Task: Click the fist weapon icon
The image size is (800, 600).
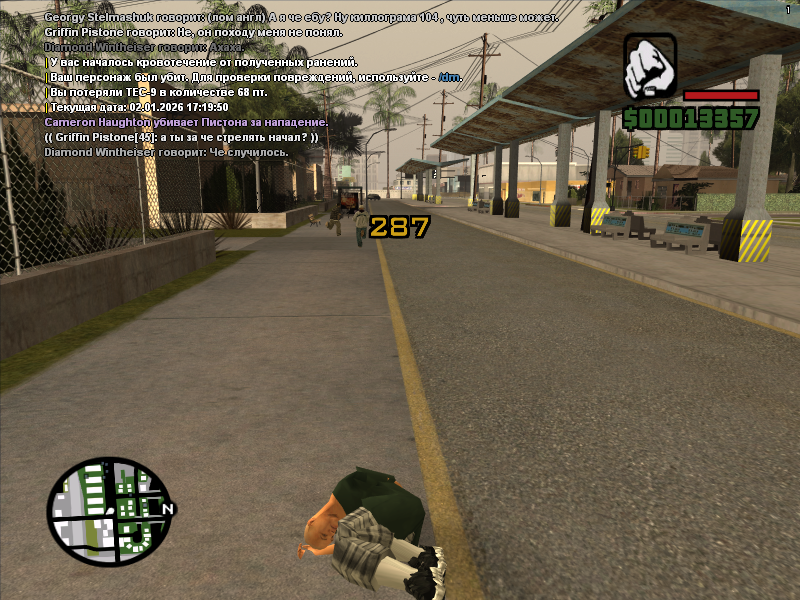Action: [650, 66]
